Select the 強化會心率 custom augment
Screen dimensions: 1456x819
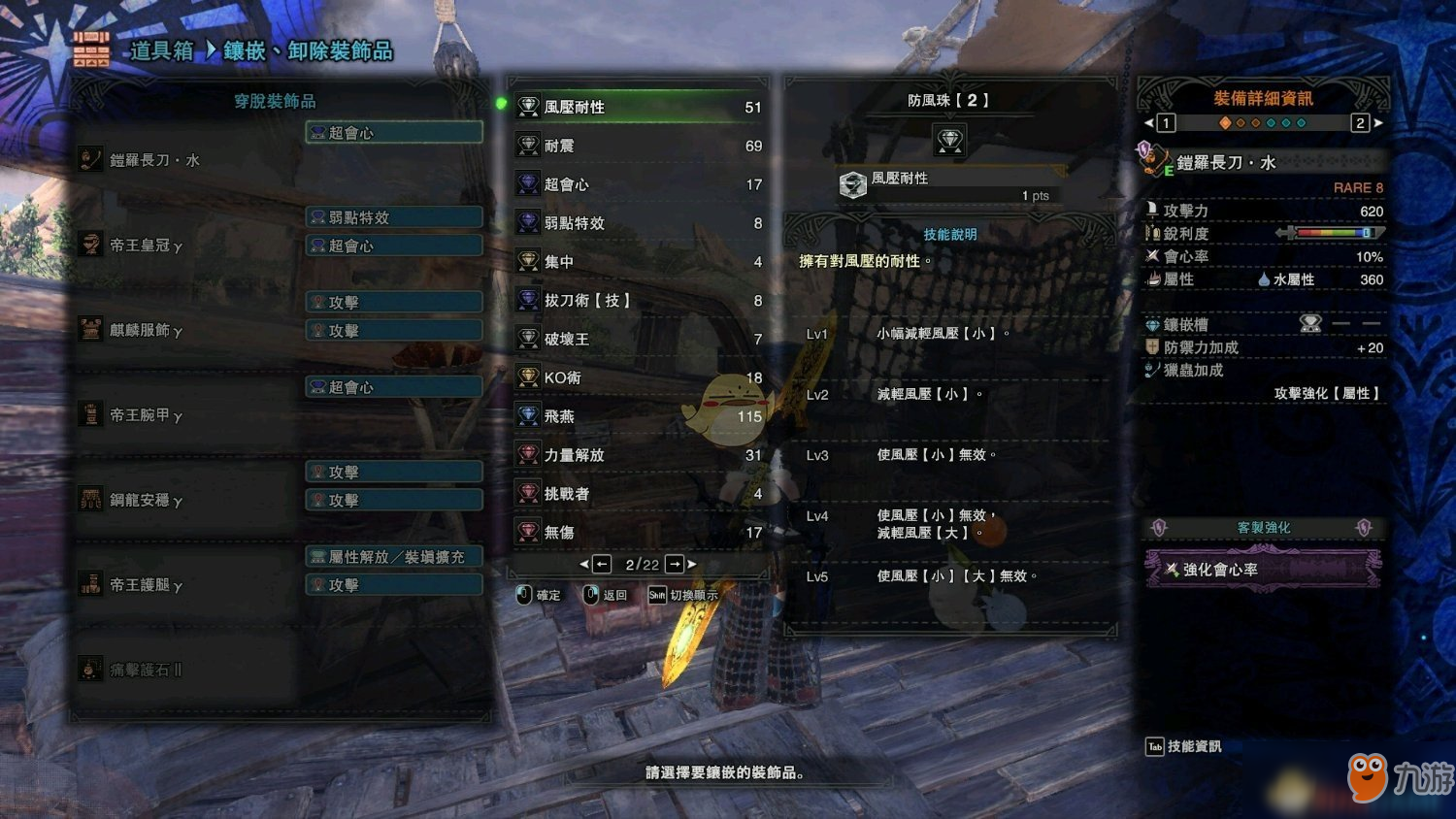point(1262,570)
